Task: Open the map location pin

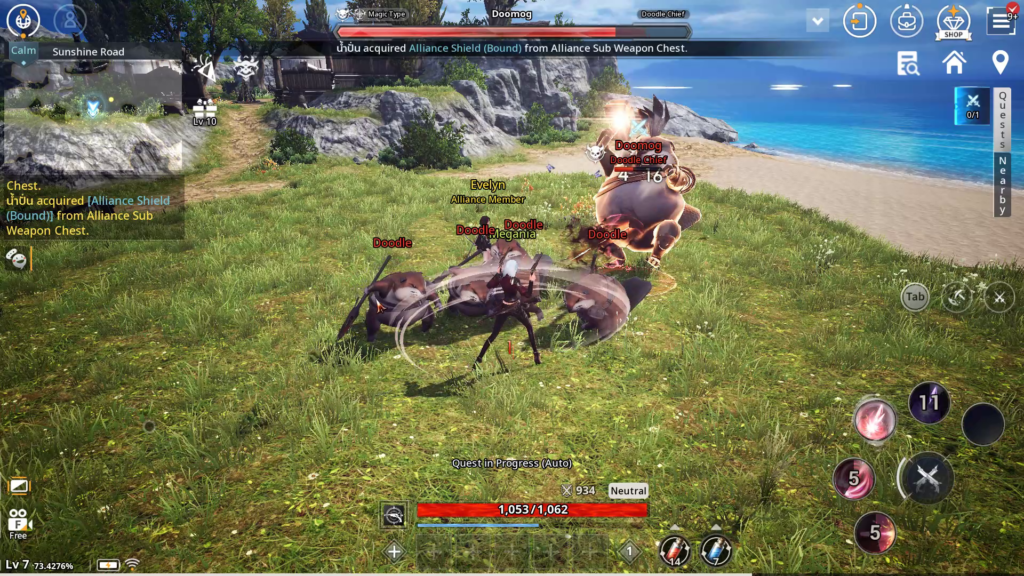Action: pos(999,63)
